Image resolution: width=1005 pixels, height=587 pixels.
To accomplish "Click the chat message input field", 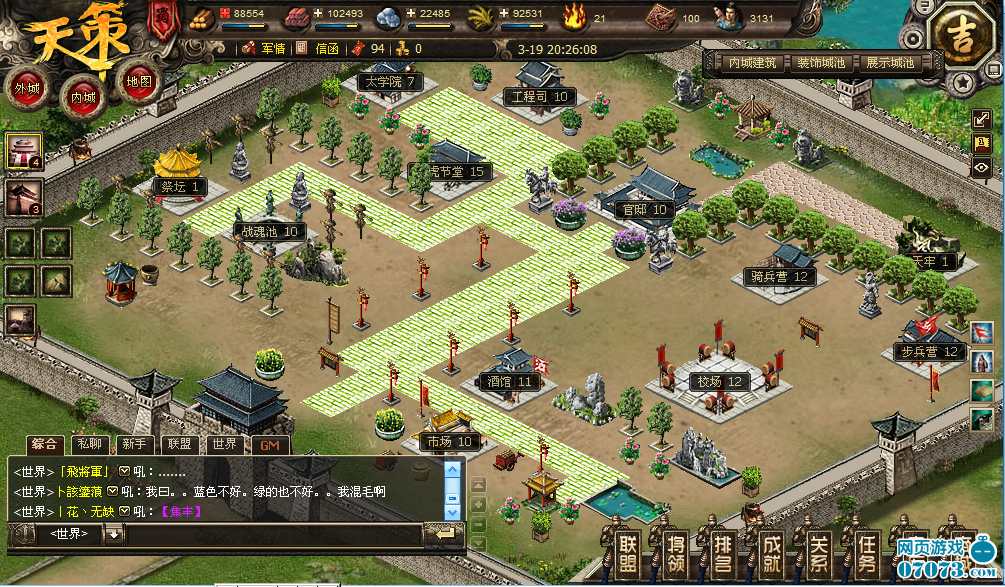I will coord(270,534).
